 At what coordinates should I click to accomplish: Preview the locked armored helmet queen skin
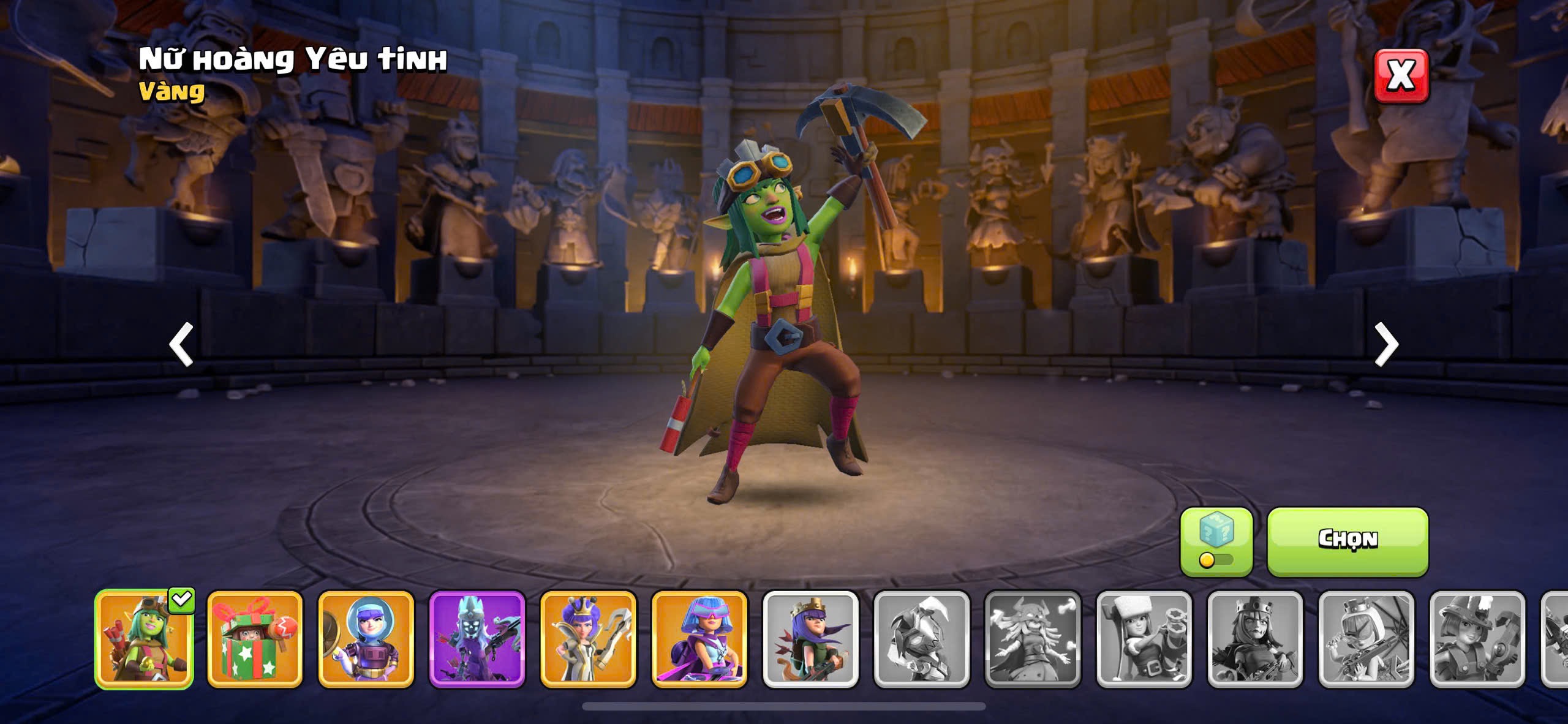[x=921, y=639]
